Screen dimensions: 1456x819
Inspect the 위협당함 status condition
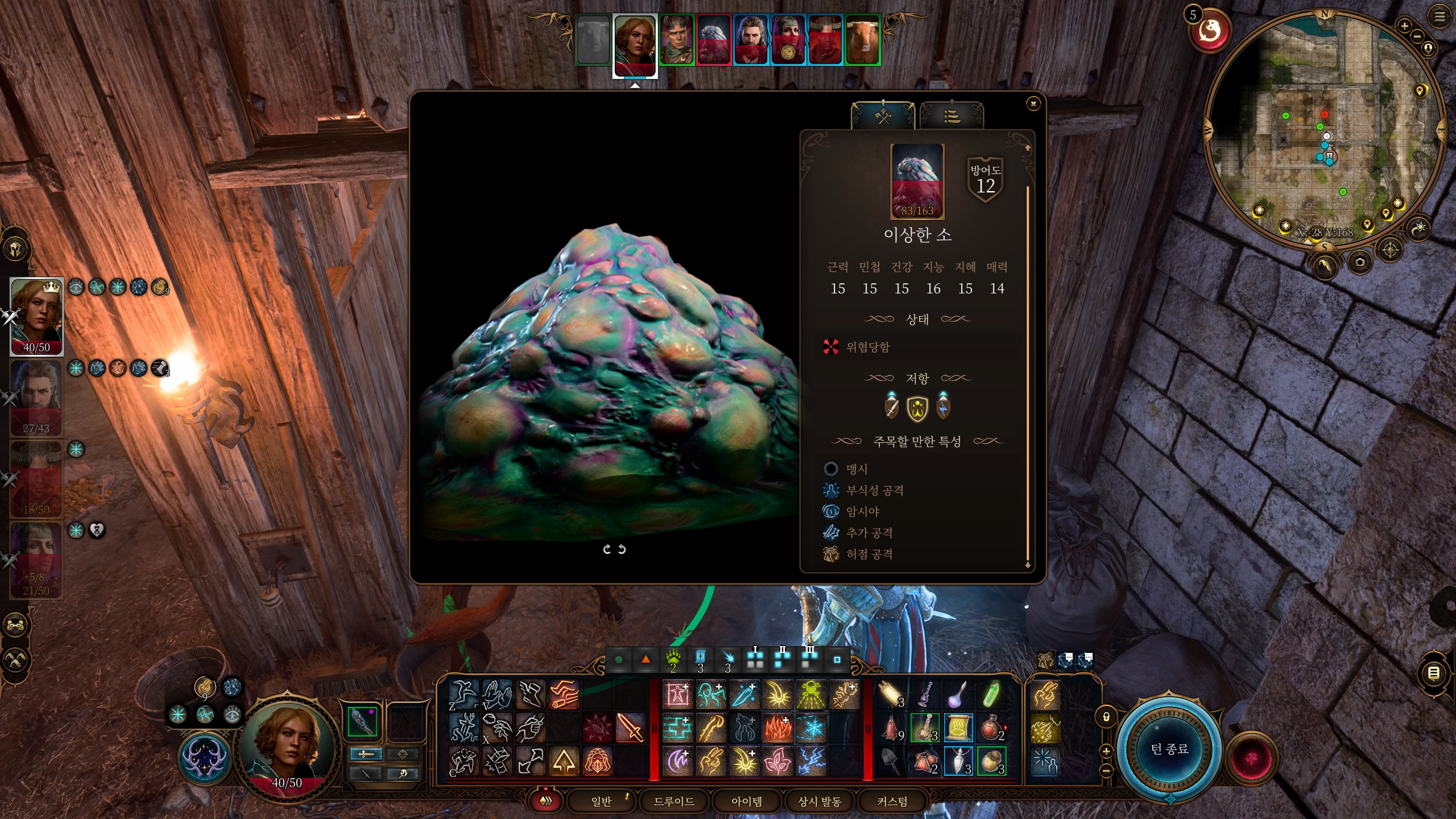pos(868,347)
